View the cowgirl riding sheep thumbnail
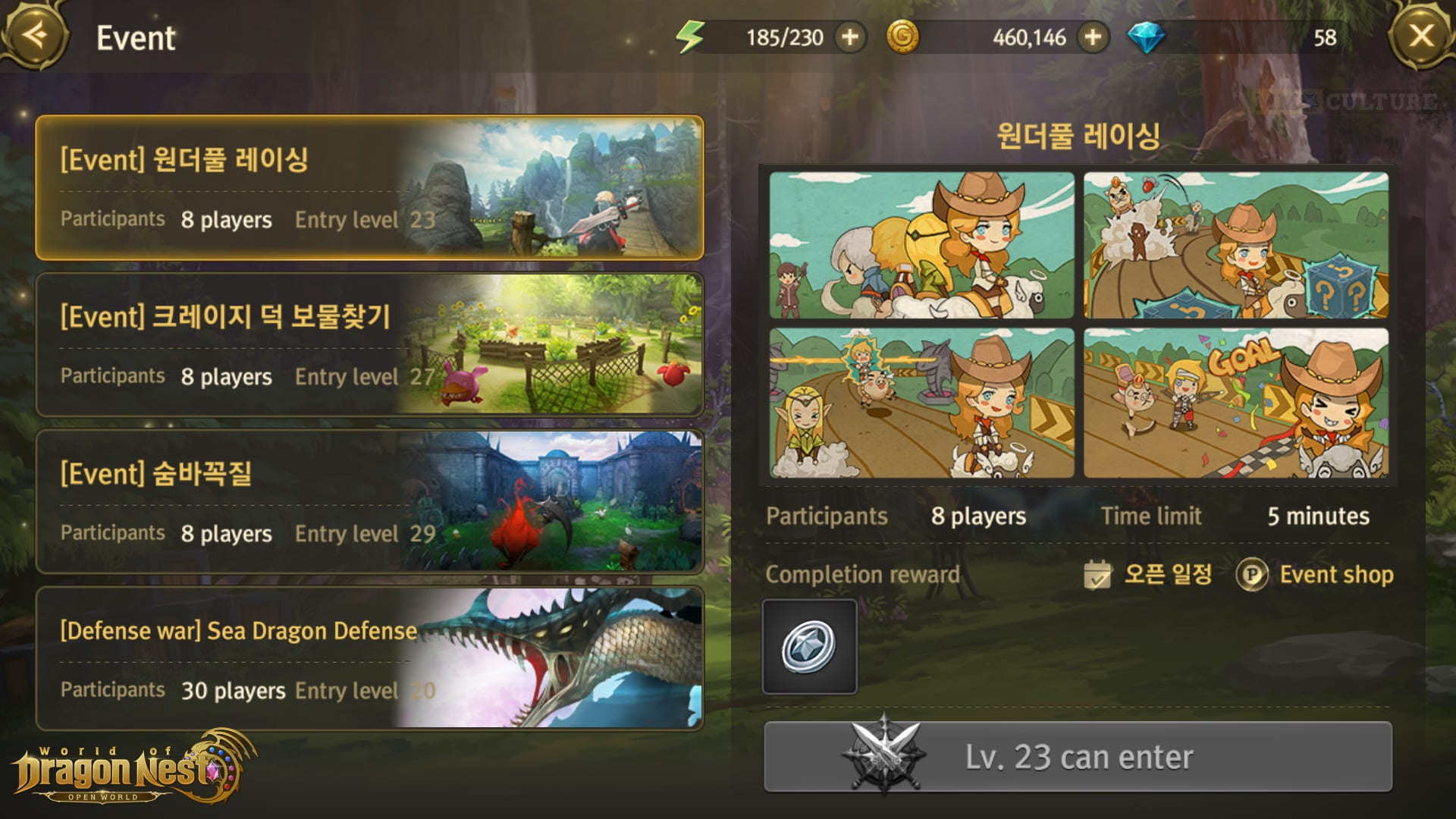The image size is (1456, 819). (921, 245)
